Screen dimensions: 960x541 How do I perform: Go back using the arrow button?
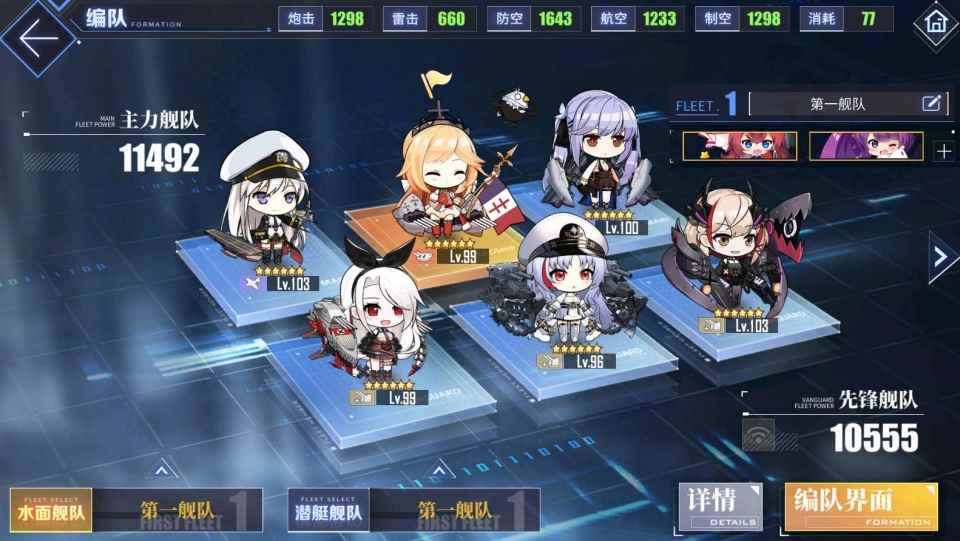pyautogui.click(x=38, y=38)
